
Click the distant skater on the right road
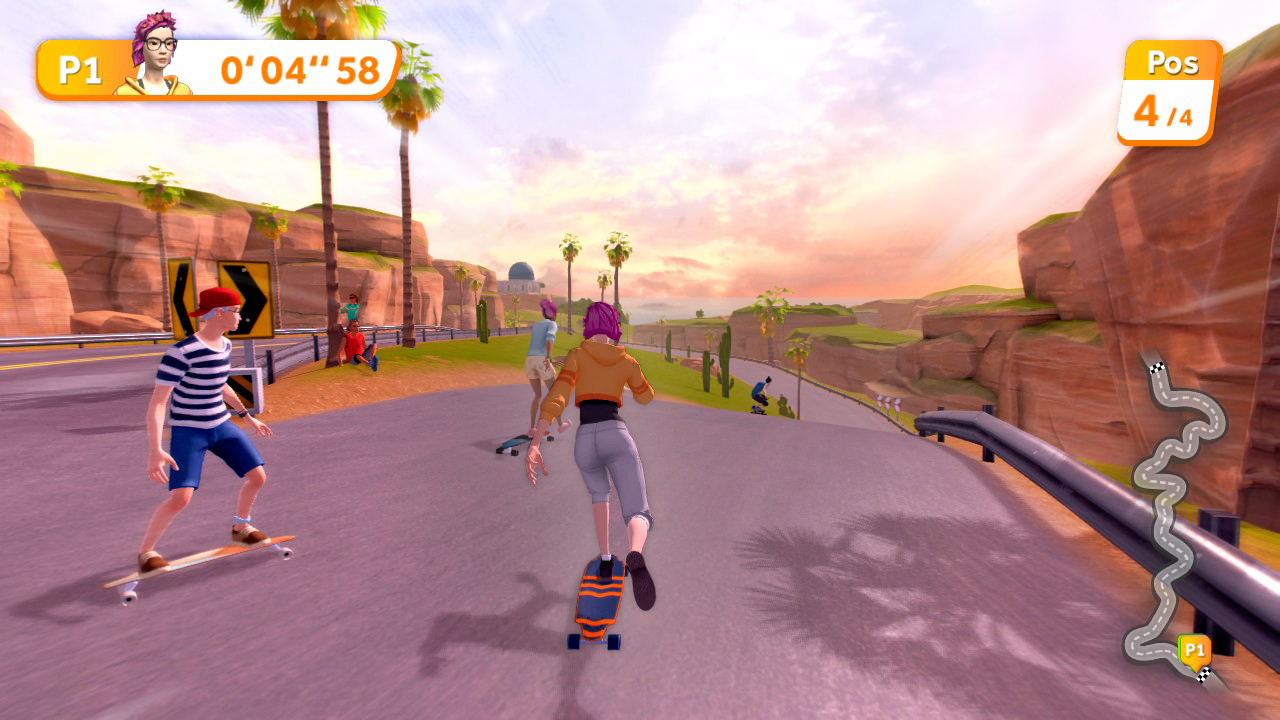pyautogui.click(x=760, y=392)
